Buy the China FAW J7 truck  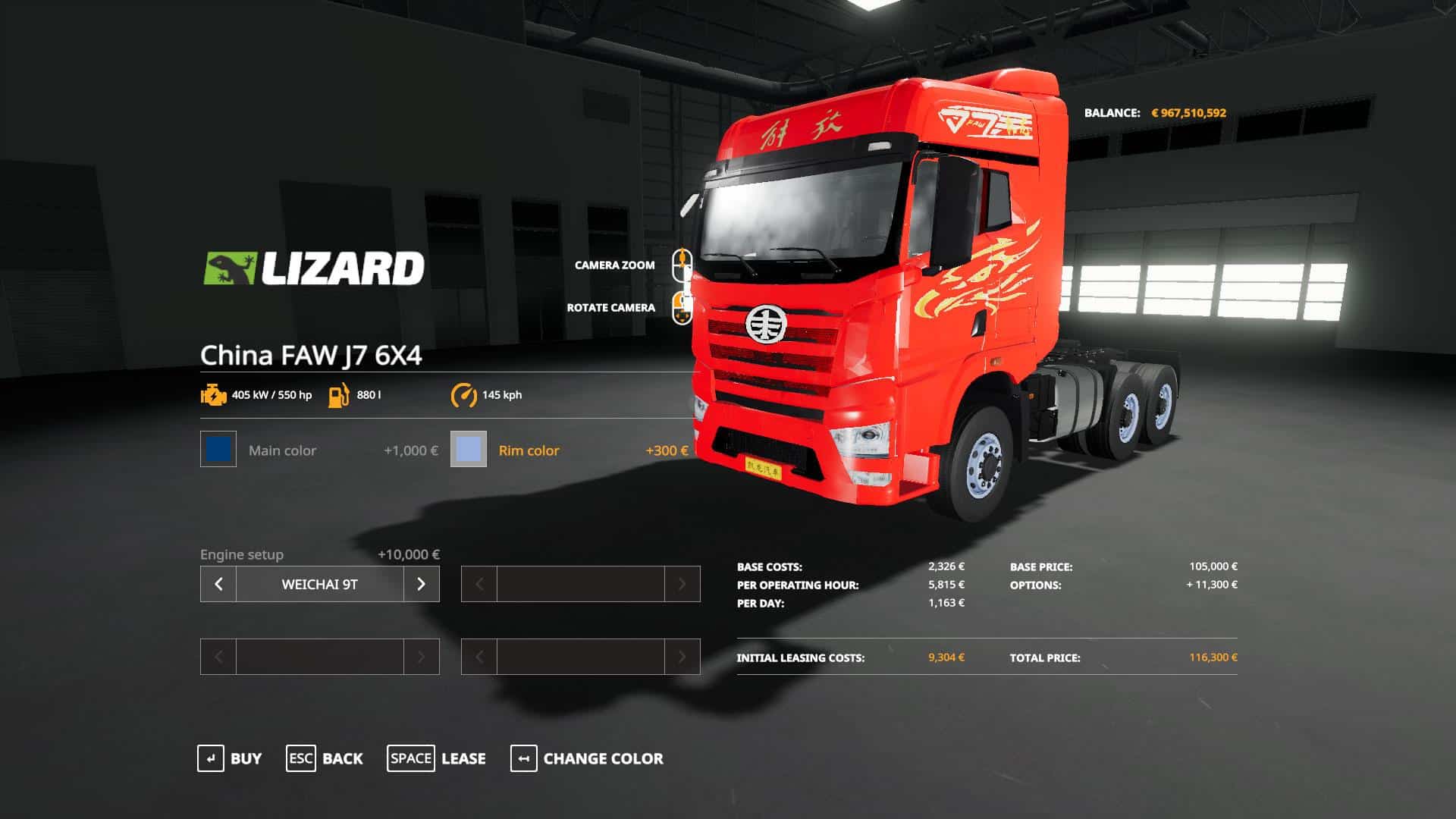[x=229, y=758]
